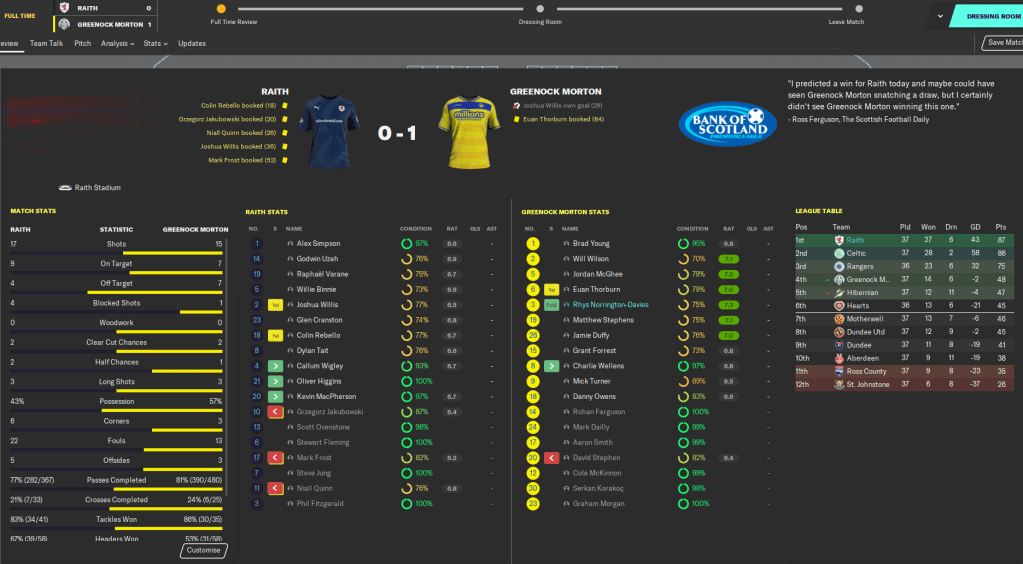Show the Updates tab
The width and height of the screenshot is (1023, 564).
click(192, 44)
